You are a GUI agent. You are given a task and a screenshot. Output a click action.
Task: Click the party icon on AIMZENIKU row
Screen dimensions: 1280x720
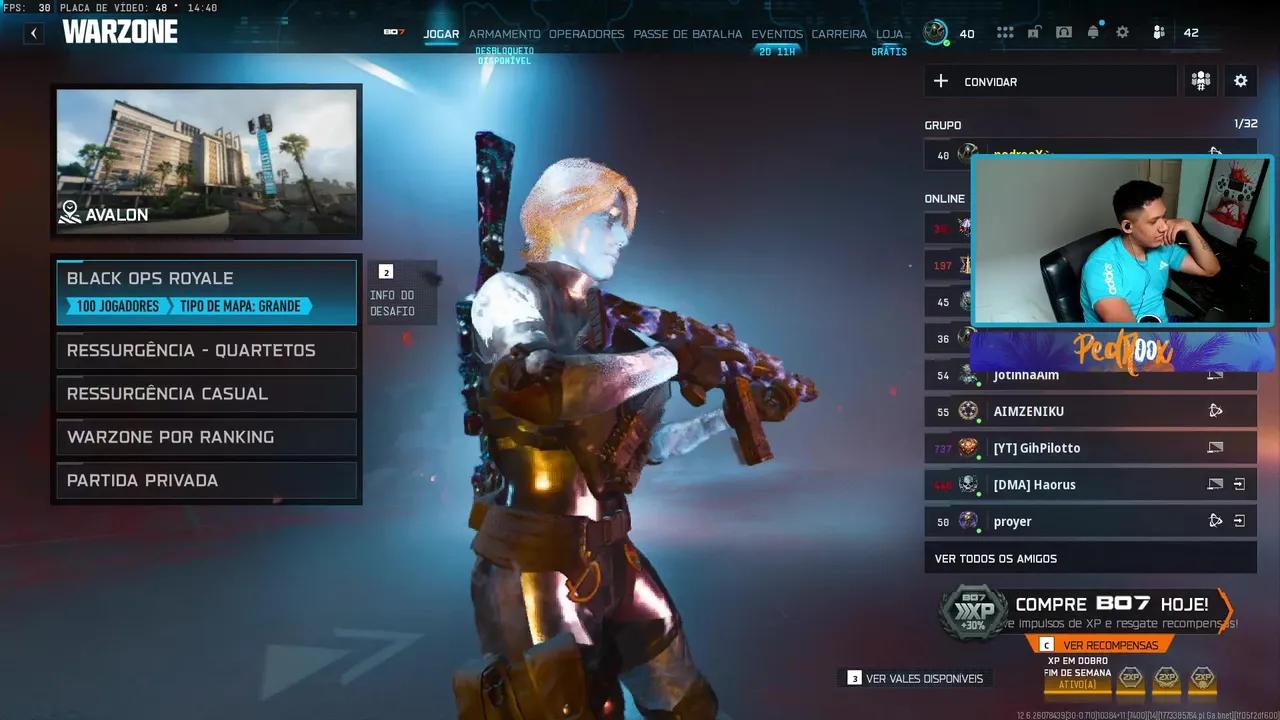tap(1215, 411)
